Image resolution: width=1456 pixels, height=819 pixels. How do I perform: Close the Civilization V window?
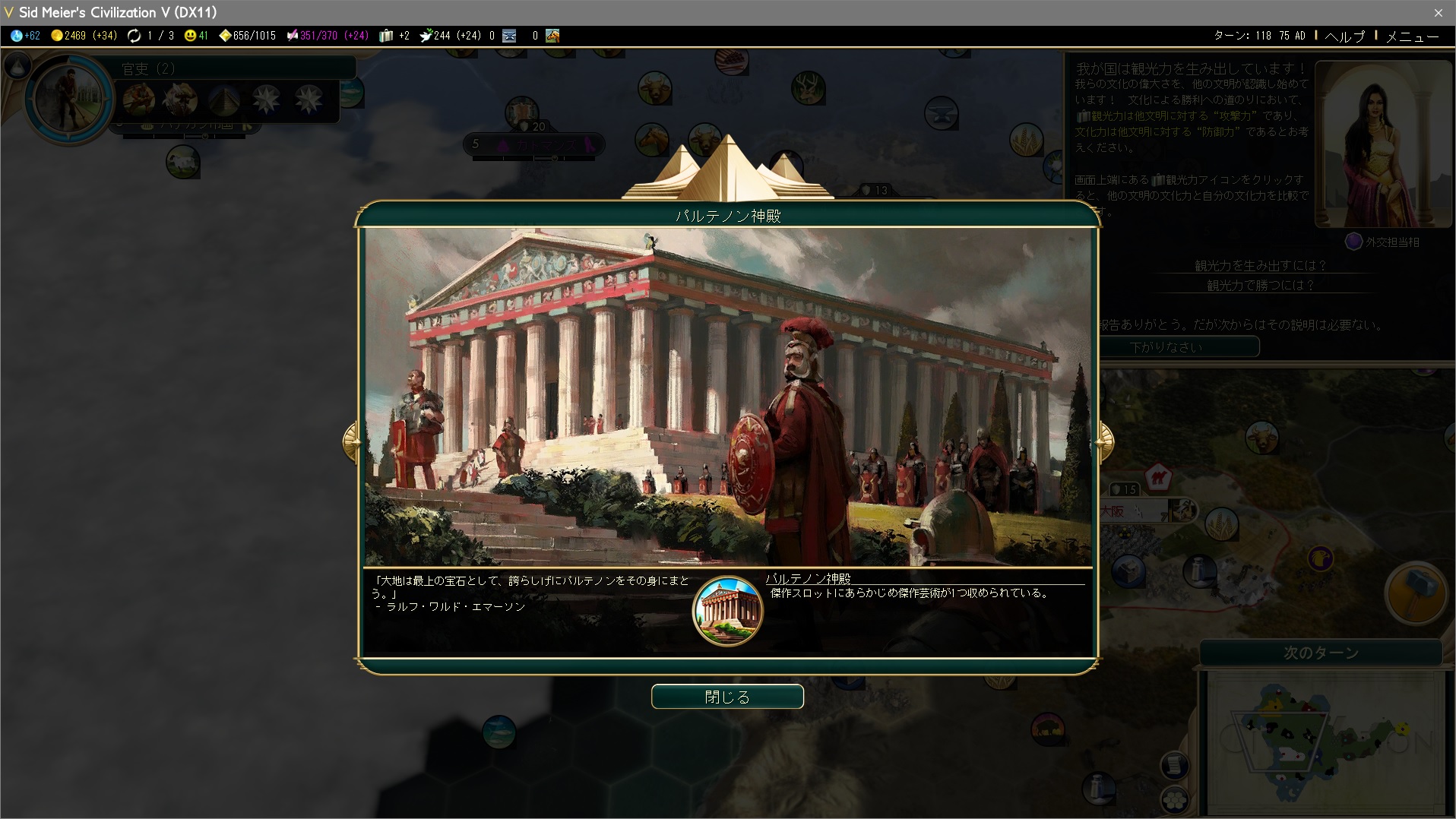pyautogui.click(x=1438, y=12)
